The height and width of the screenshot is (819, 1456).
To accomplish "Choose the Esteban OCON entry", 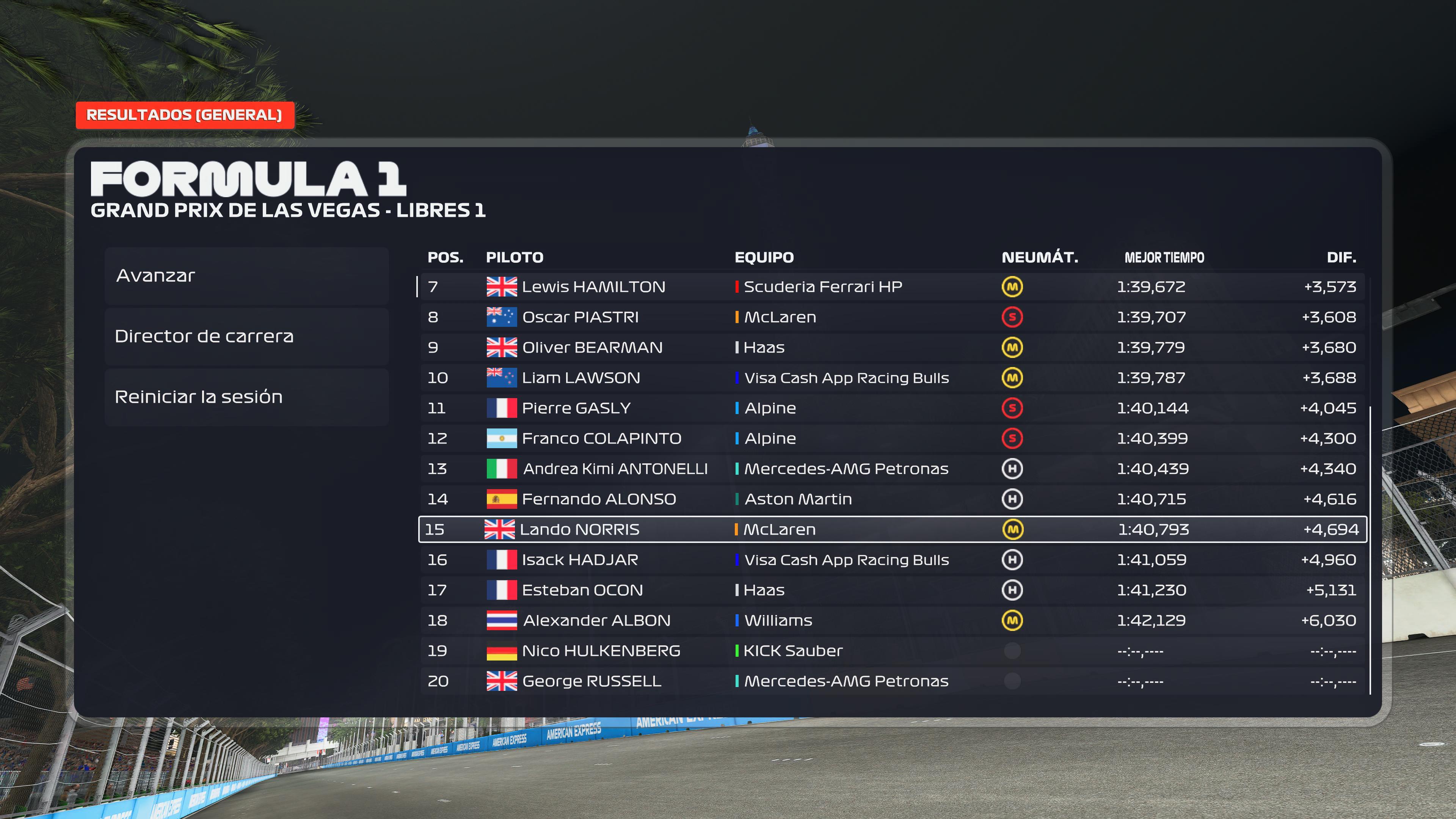I will pyautogui.click(x=892, y=590).
